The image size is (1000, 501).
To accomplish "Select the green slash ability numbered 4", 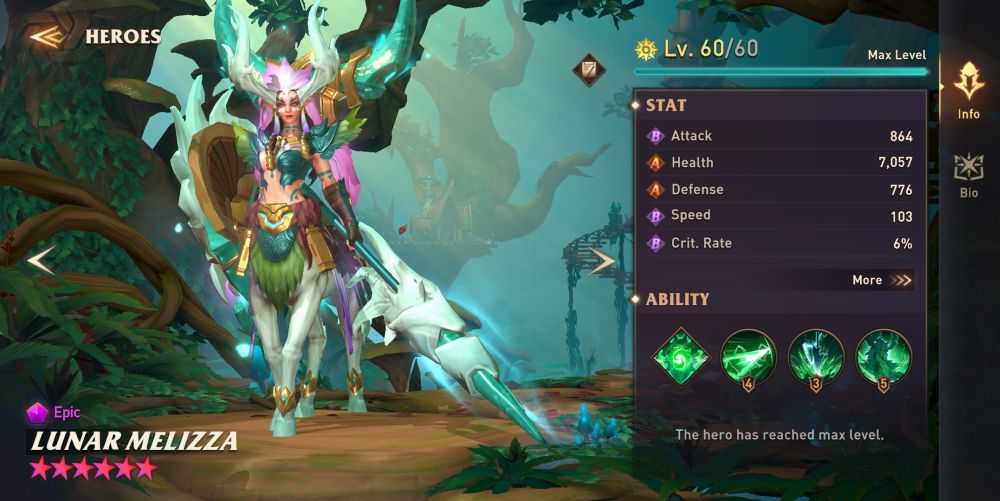I will [x=748, y=356].
